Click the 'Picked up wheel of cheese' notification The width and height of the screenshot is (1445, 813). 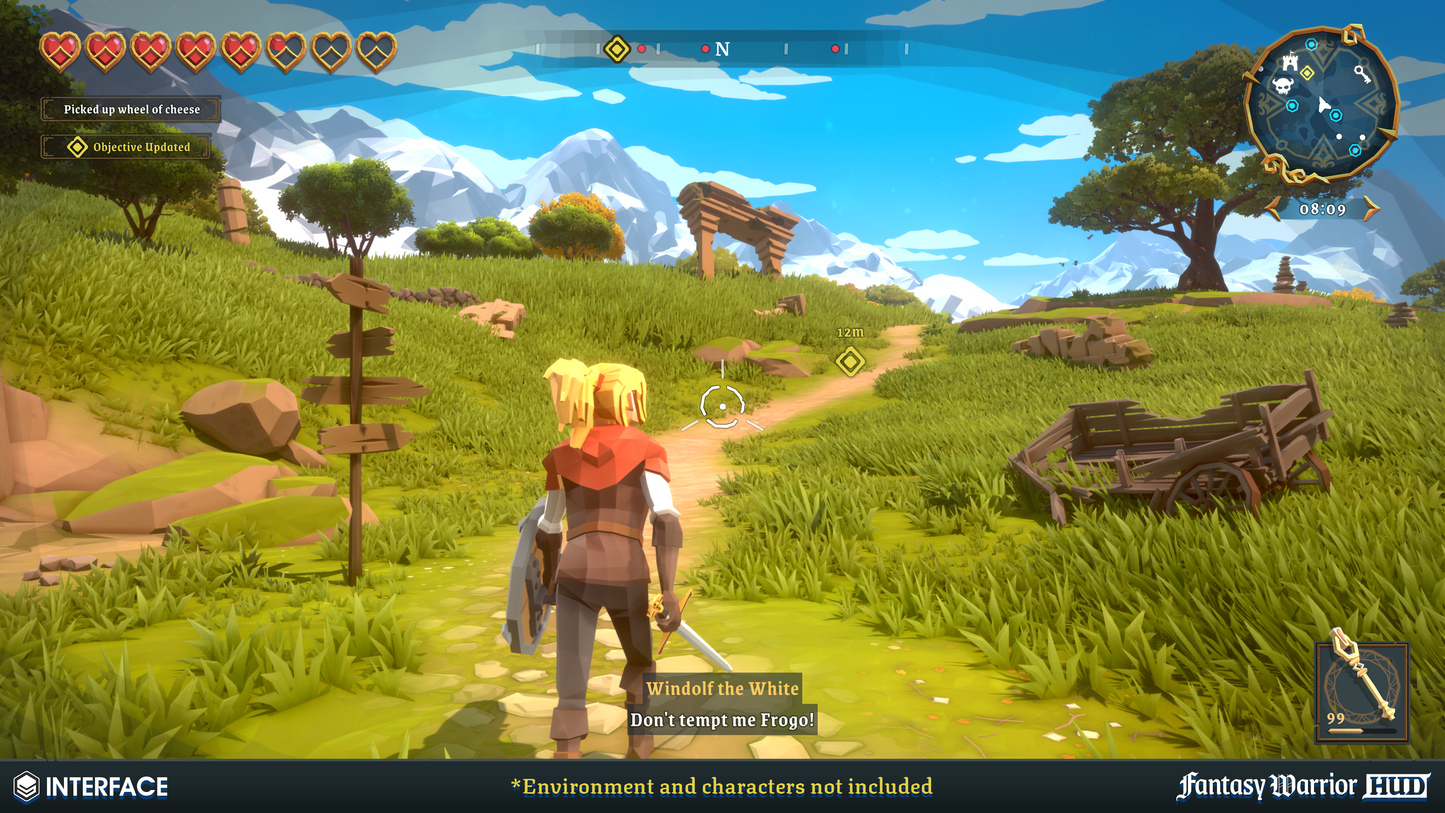(x=131, y=109)
